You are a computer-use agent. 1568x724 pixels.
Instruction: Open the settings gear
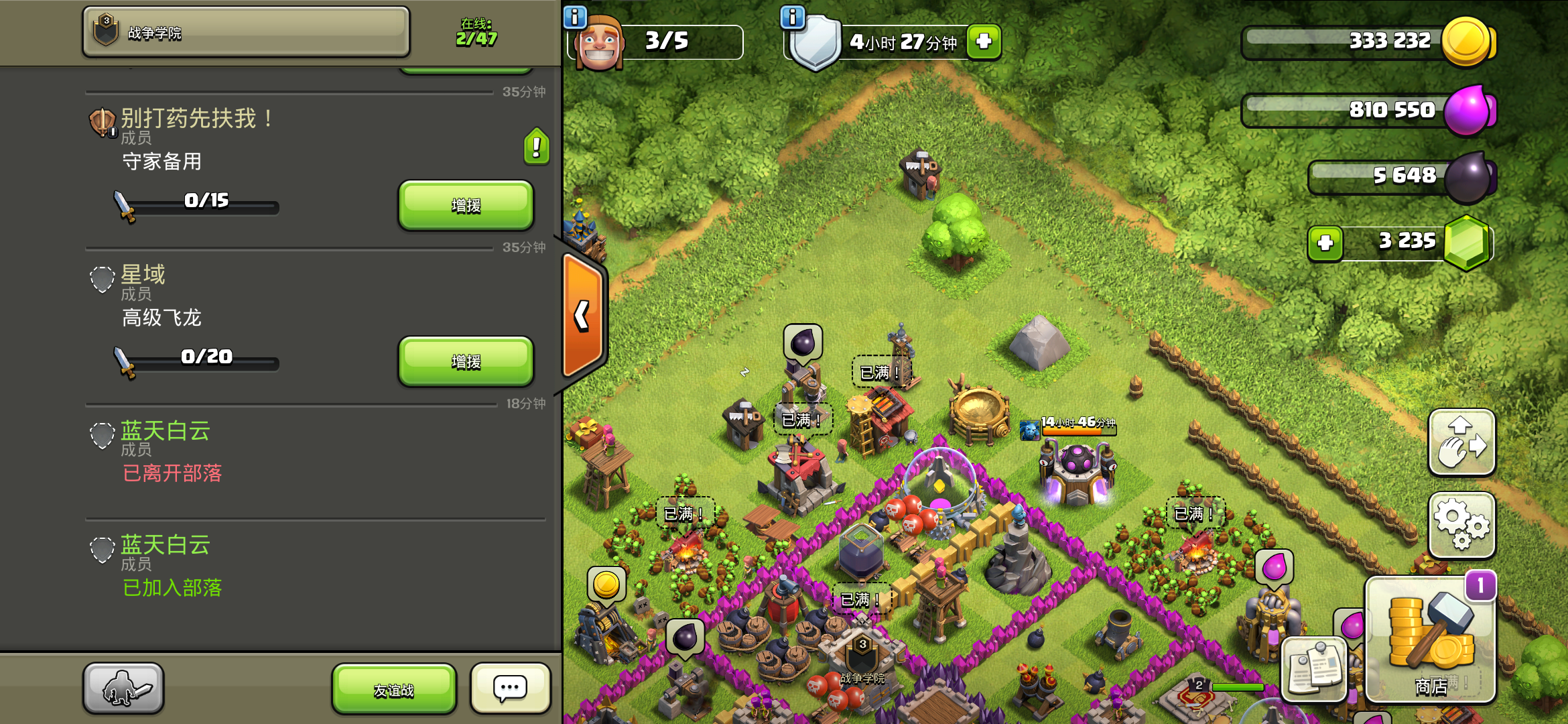point(1463,526)
